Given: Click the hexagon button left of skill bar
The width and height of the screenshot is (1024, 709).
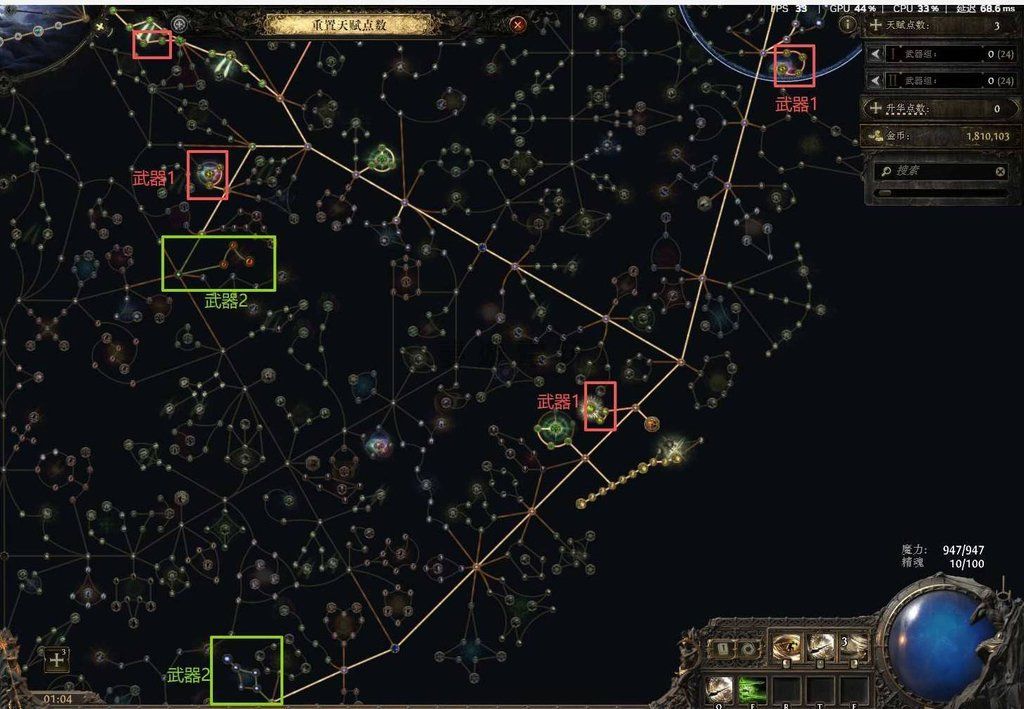Looking at the screenshot, I should pos(749,648).
